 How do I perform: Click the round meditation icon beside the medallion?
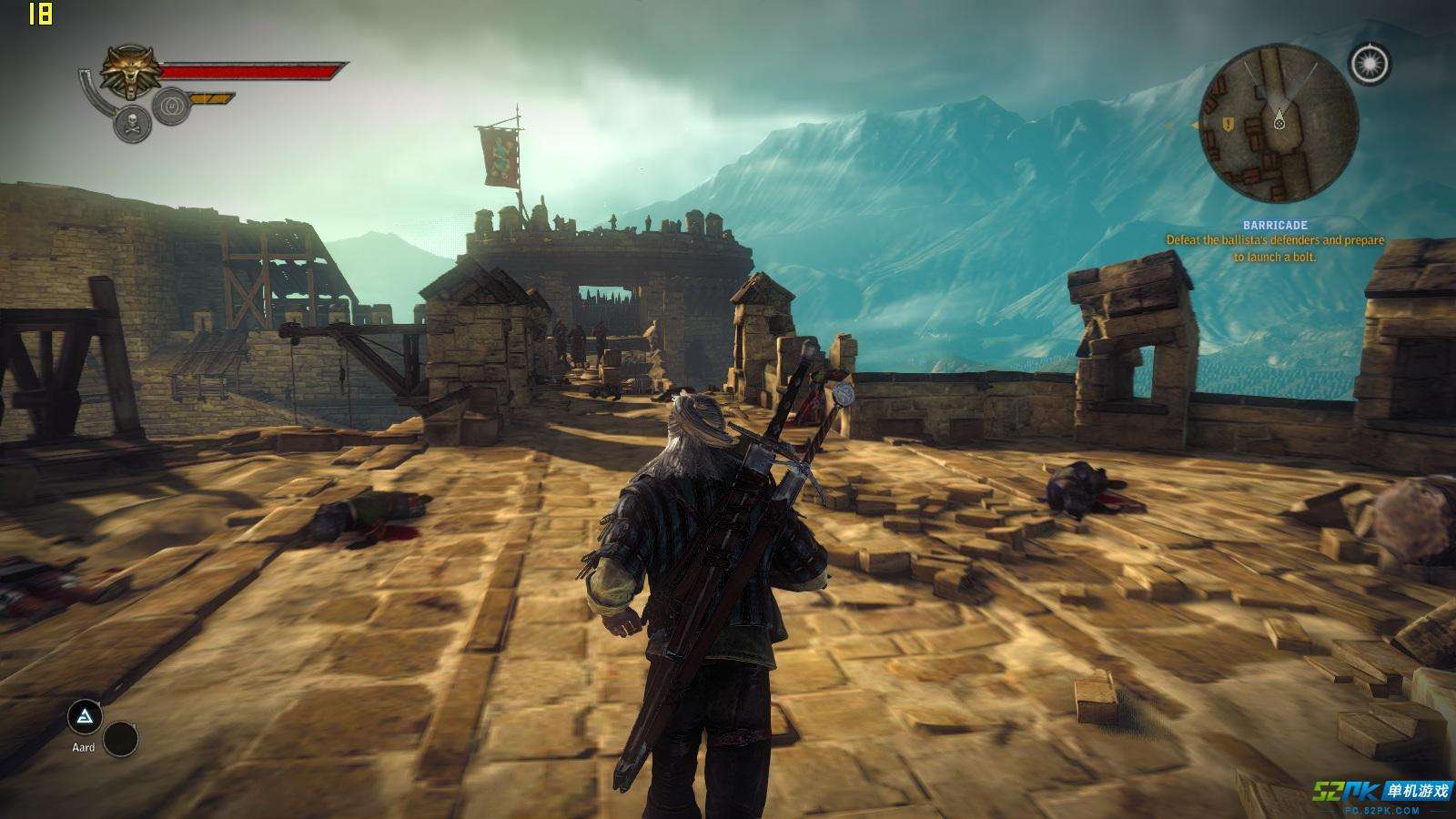[x=170, y=107]
